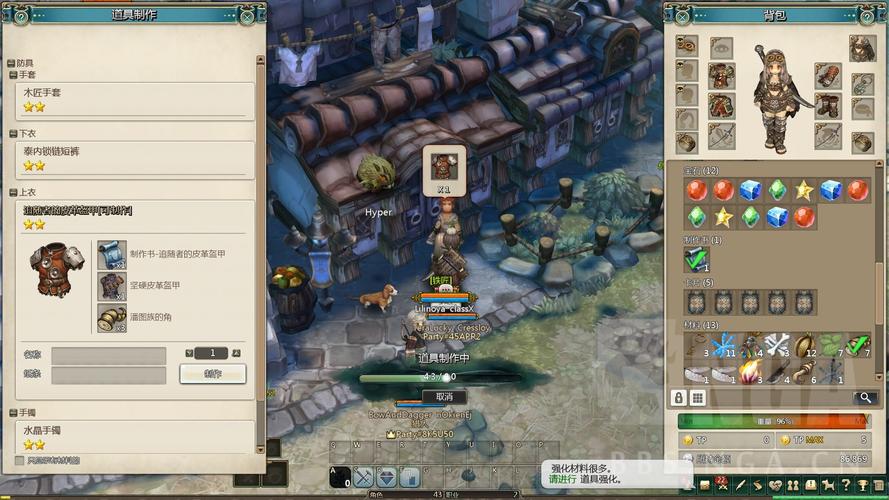Select the 秦内锁链短裤 recipe entry
889x500 pixels.
coord(135,156)
